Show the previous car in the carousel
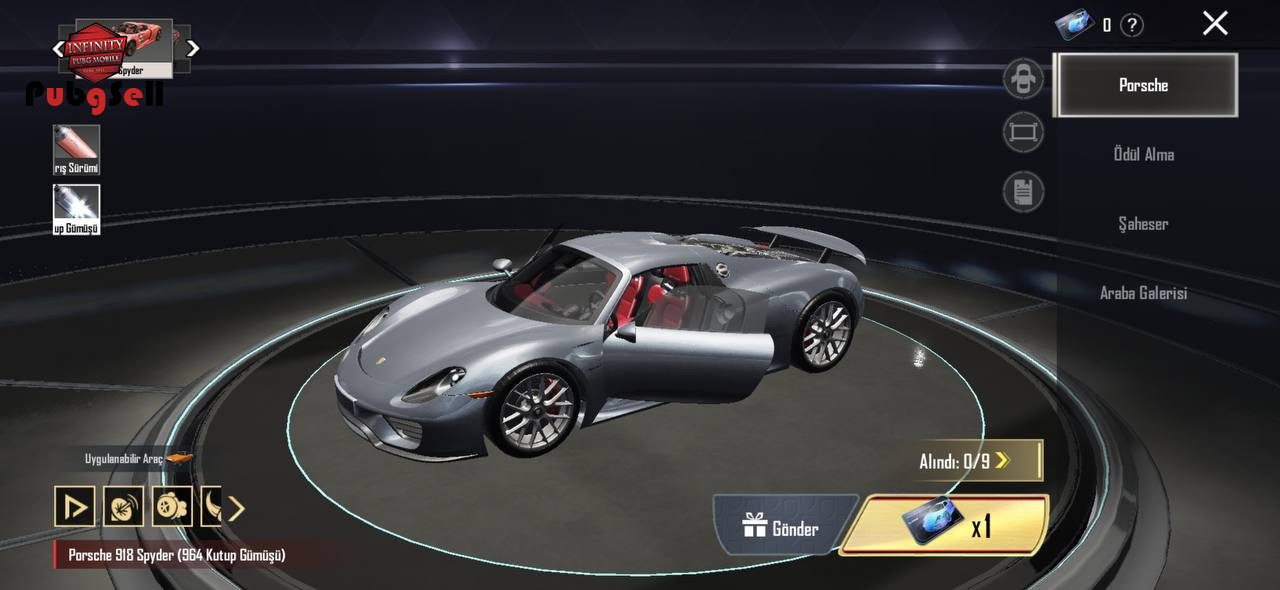Viewport: 1280px width, 590px height. pos(58,48)
